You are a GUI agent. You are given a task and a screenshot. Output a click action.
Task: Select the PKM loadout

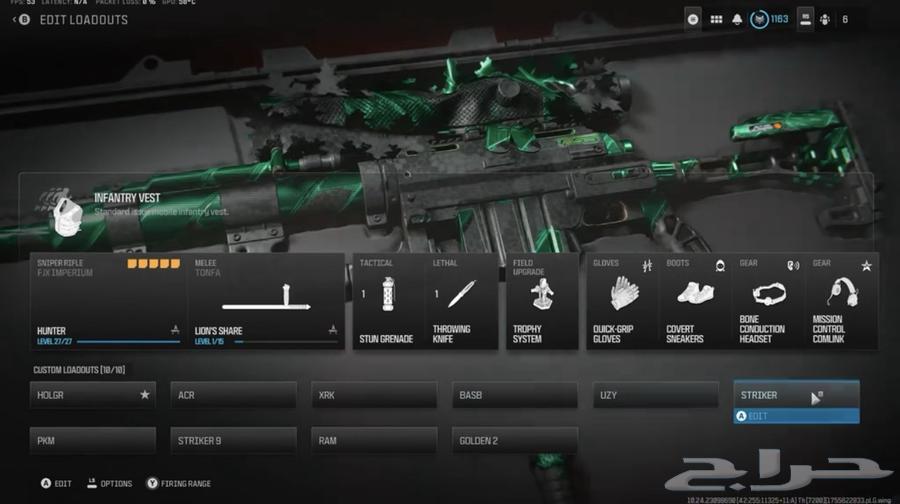(93, 440)
